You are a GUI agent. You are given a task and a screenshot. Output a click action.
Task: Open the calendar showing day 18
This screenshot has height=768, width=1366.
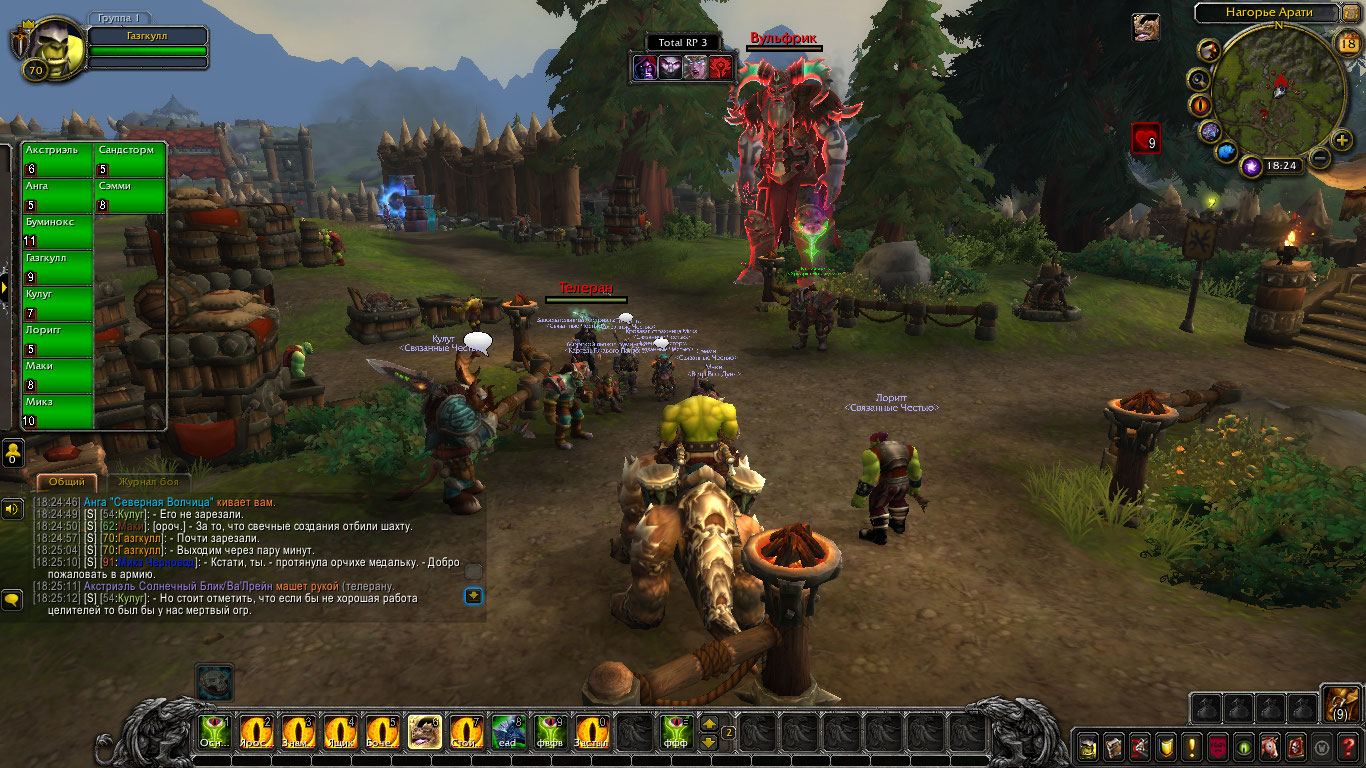[x=1347, y=42]
